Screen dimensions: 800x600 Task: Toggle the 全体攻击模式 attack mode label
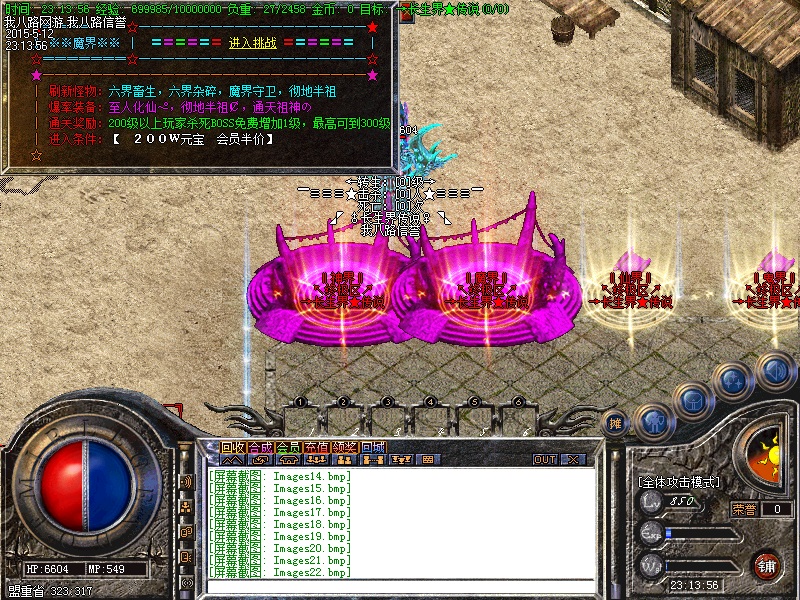pos(679,482)
